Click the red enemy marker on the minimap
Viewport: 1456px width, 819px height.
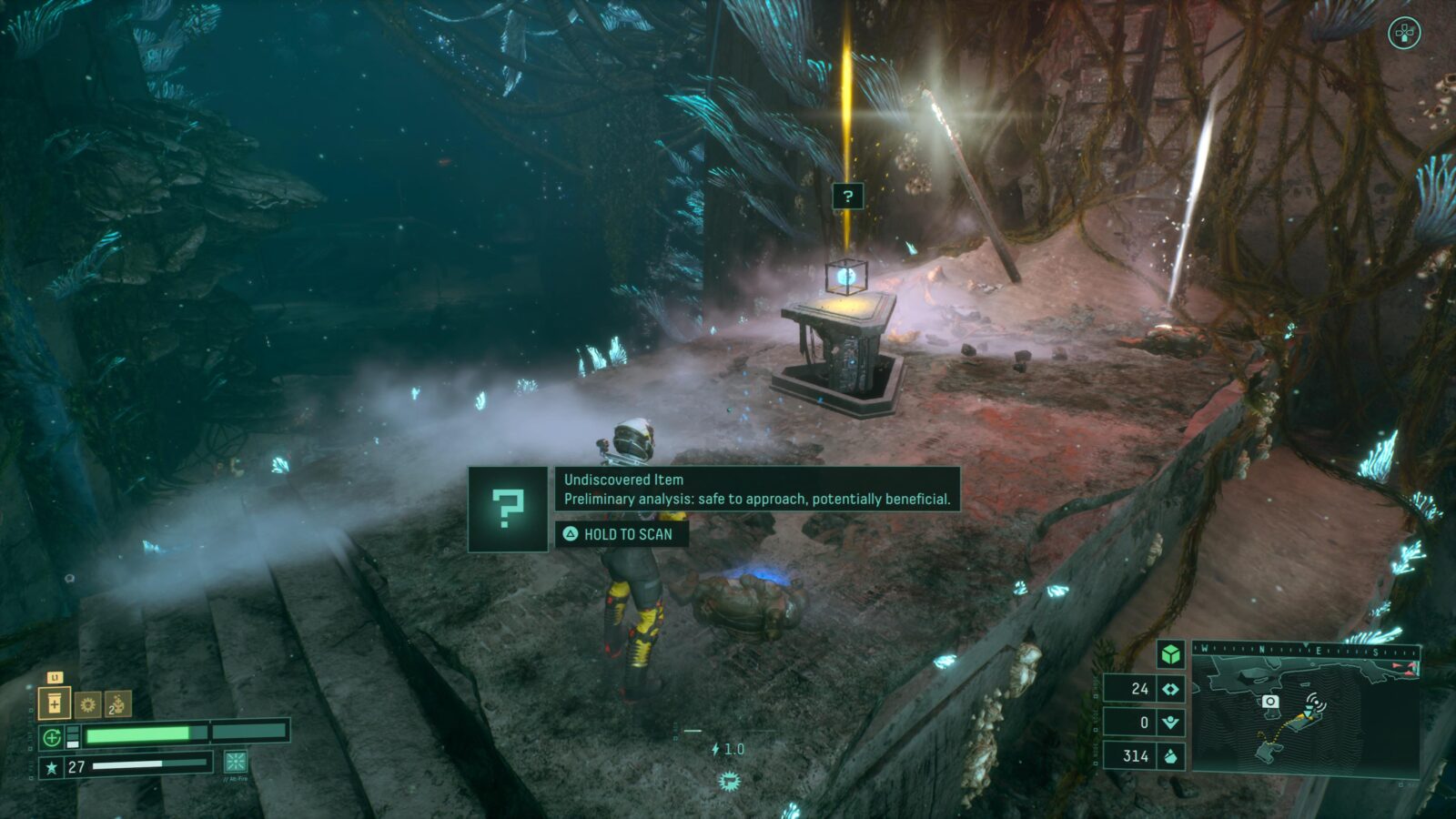click(1395, 666)
